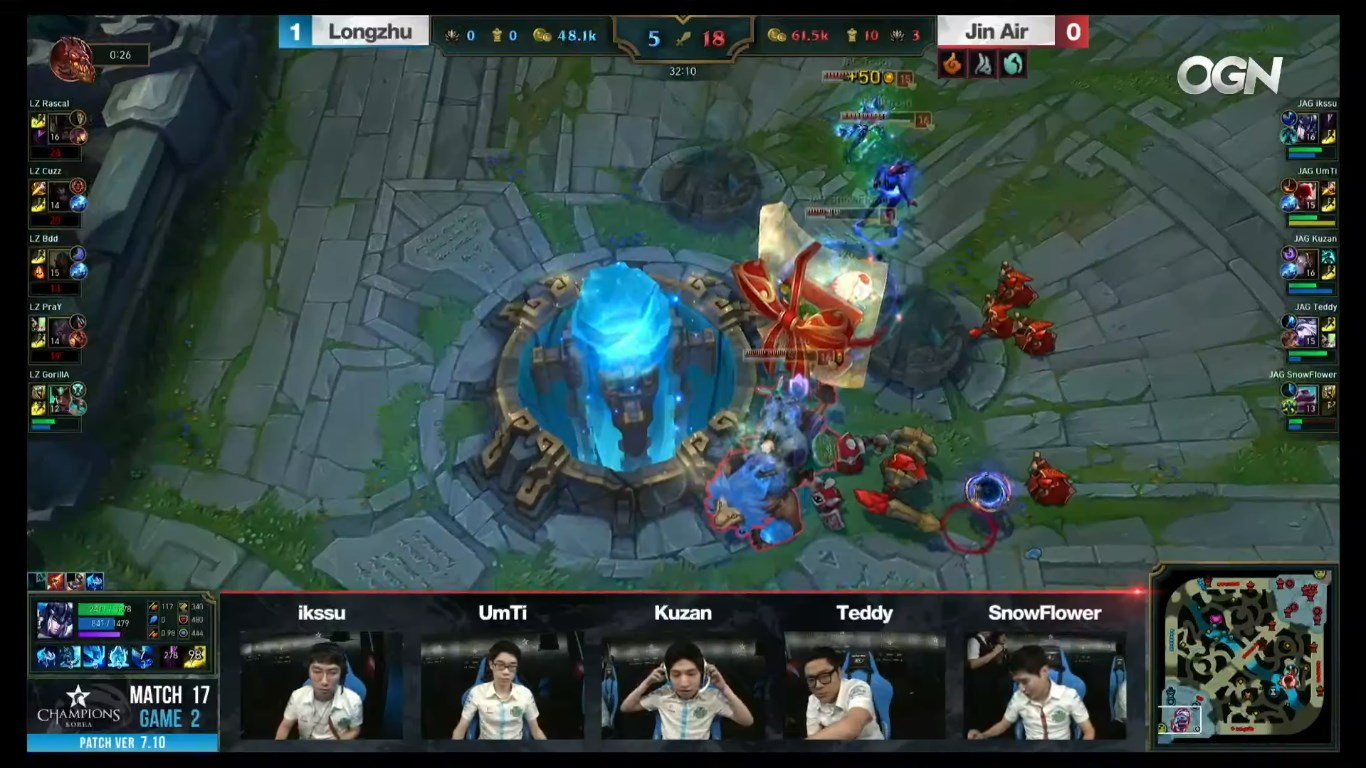
Task: Click the green health bar in the stats panel
Action: pyautogui.click(x=100, y=608)
